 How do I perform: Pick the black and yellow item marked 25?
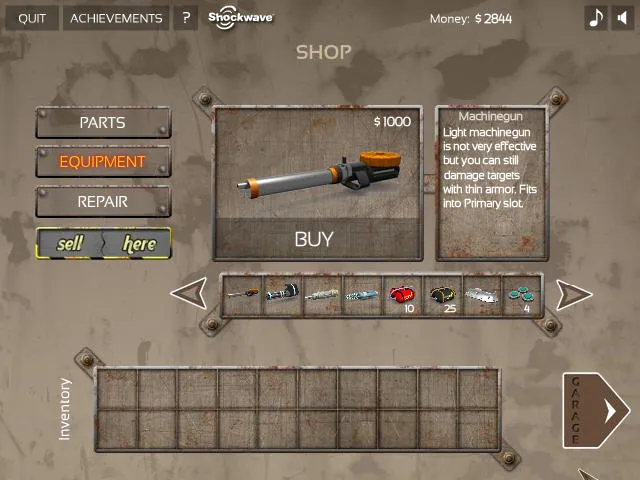pos(443,295)
